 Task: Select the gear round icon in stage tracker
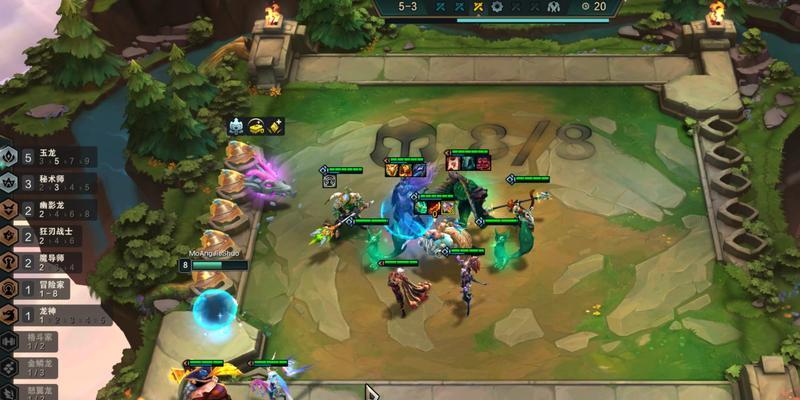point(497,7)
